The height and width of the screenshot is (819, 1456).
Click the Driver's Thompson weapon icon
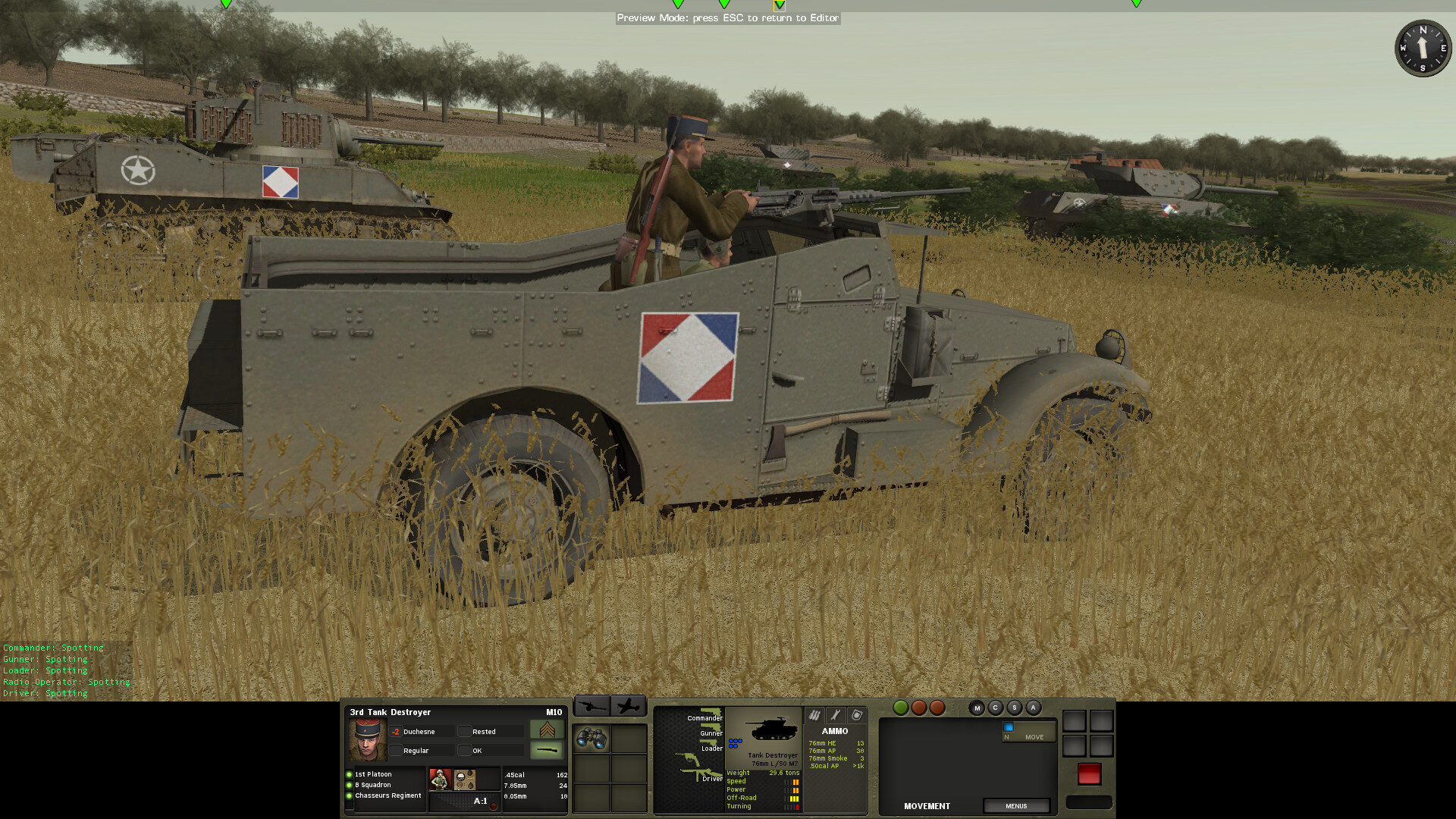tap(701, 774)
